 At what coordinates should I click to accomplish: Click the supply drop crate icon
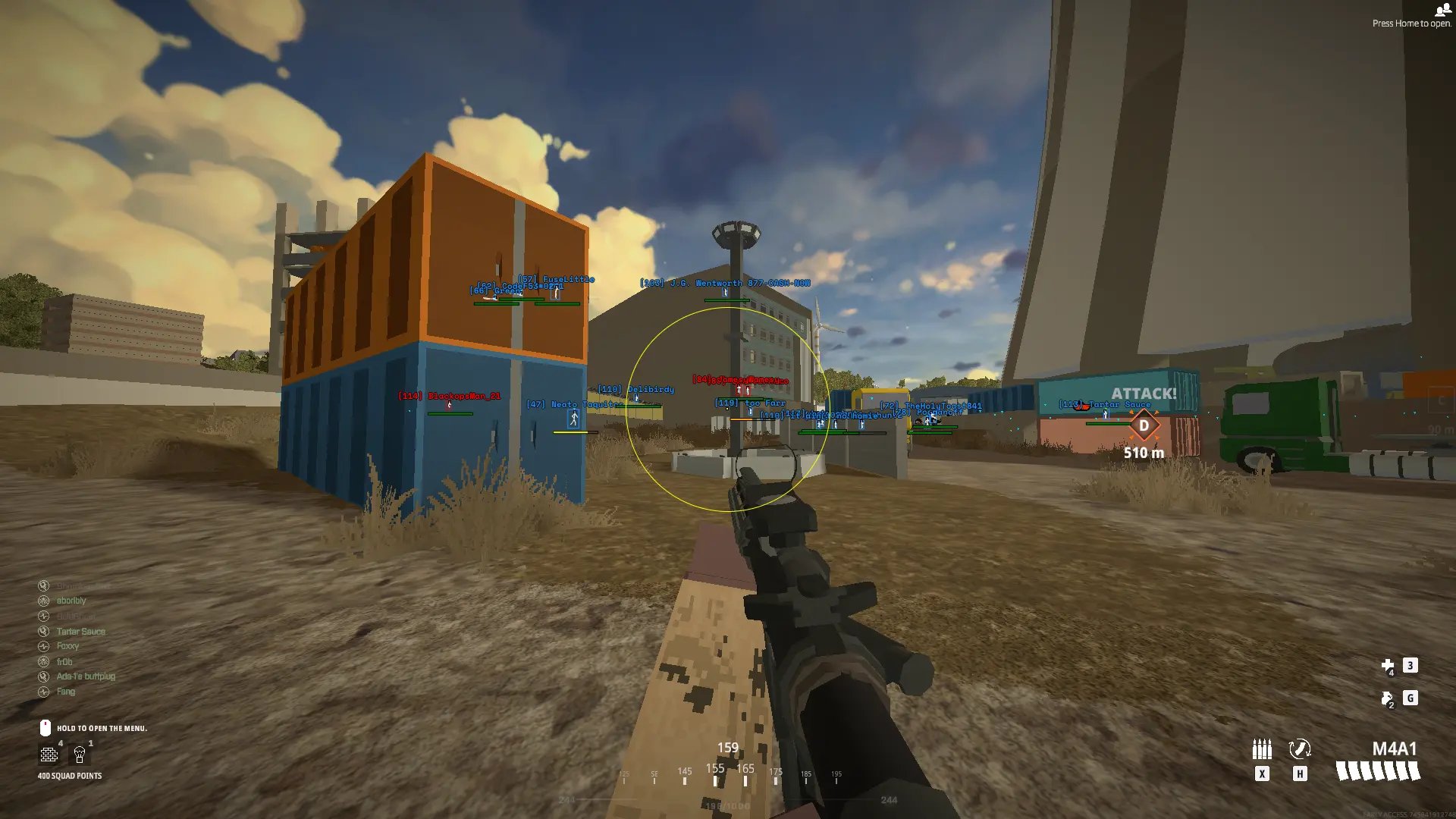(x=79, y=755)
